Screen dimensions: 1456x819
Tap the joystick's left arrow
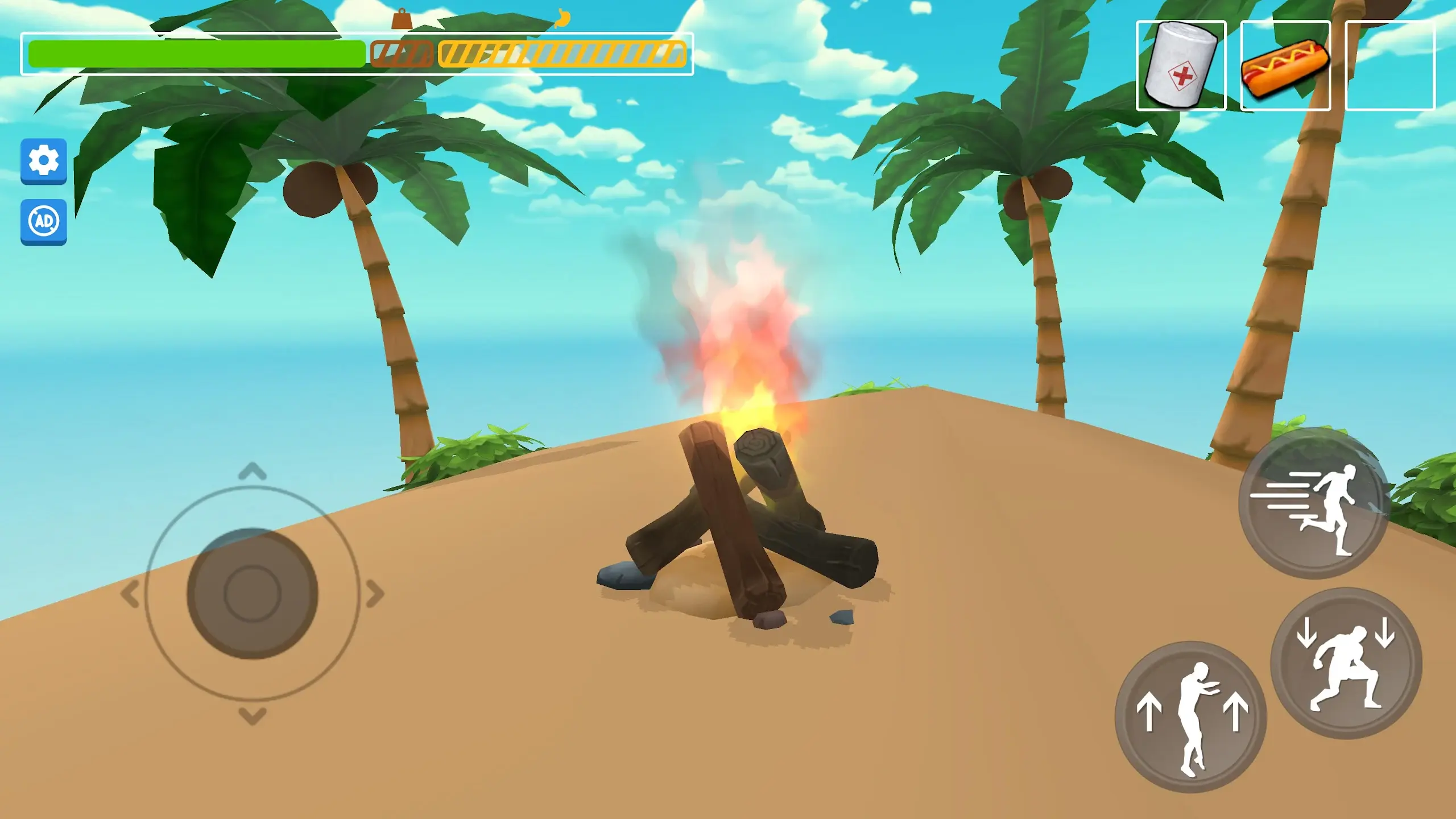tap(130, 594)
